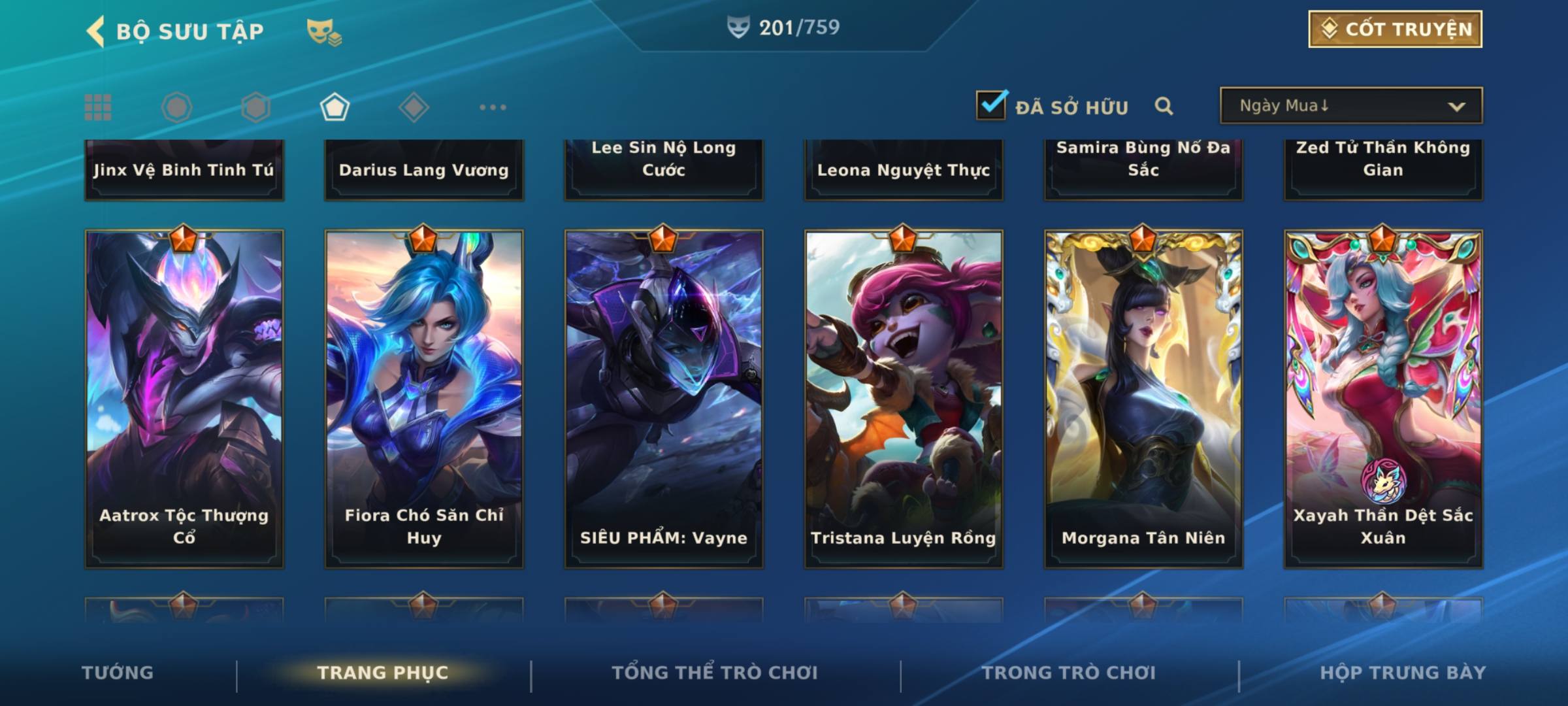Image resolution: width=1568 pixels, height=706 pixels.
Task: View Morgana Tân Niên skin
Action: (1143, 399)
